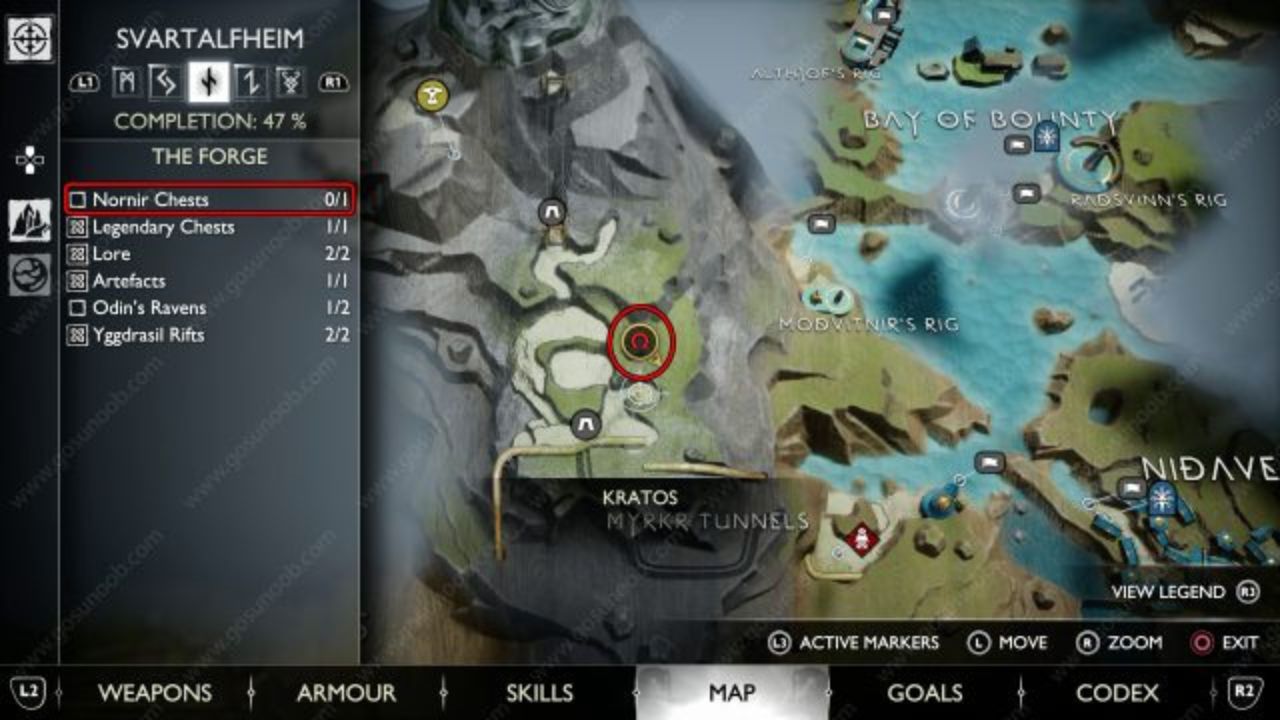This screenshot has height=720, width=1280.
Task: Click the crosshair icon in the top-left corner
Action: click(x=30, y=40)
